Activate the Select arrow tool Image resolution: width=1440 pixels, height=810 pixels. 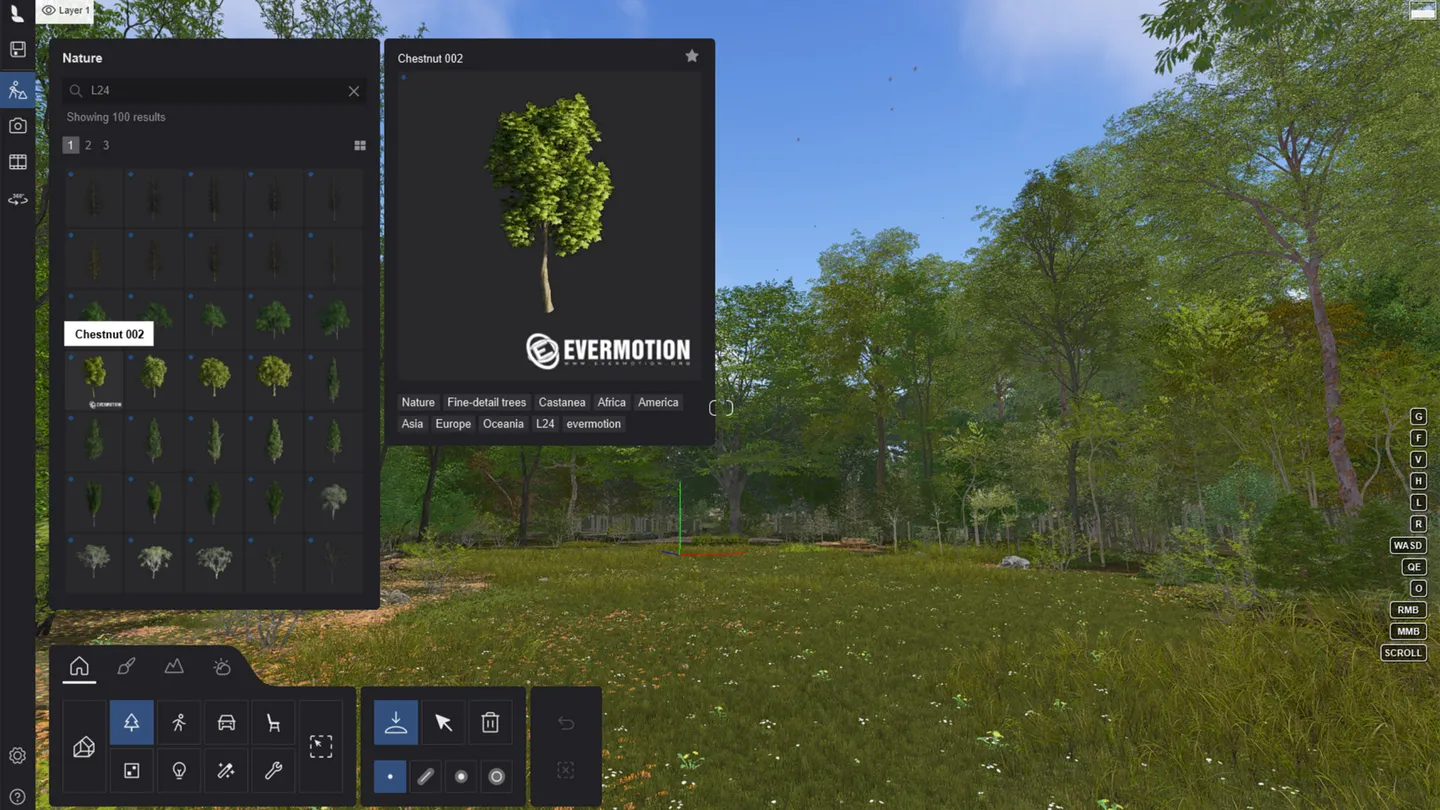[443, 723]
